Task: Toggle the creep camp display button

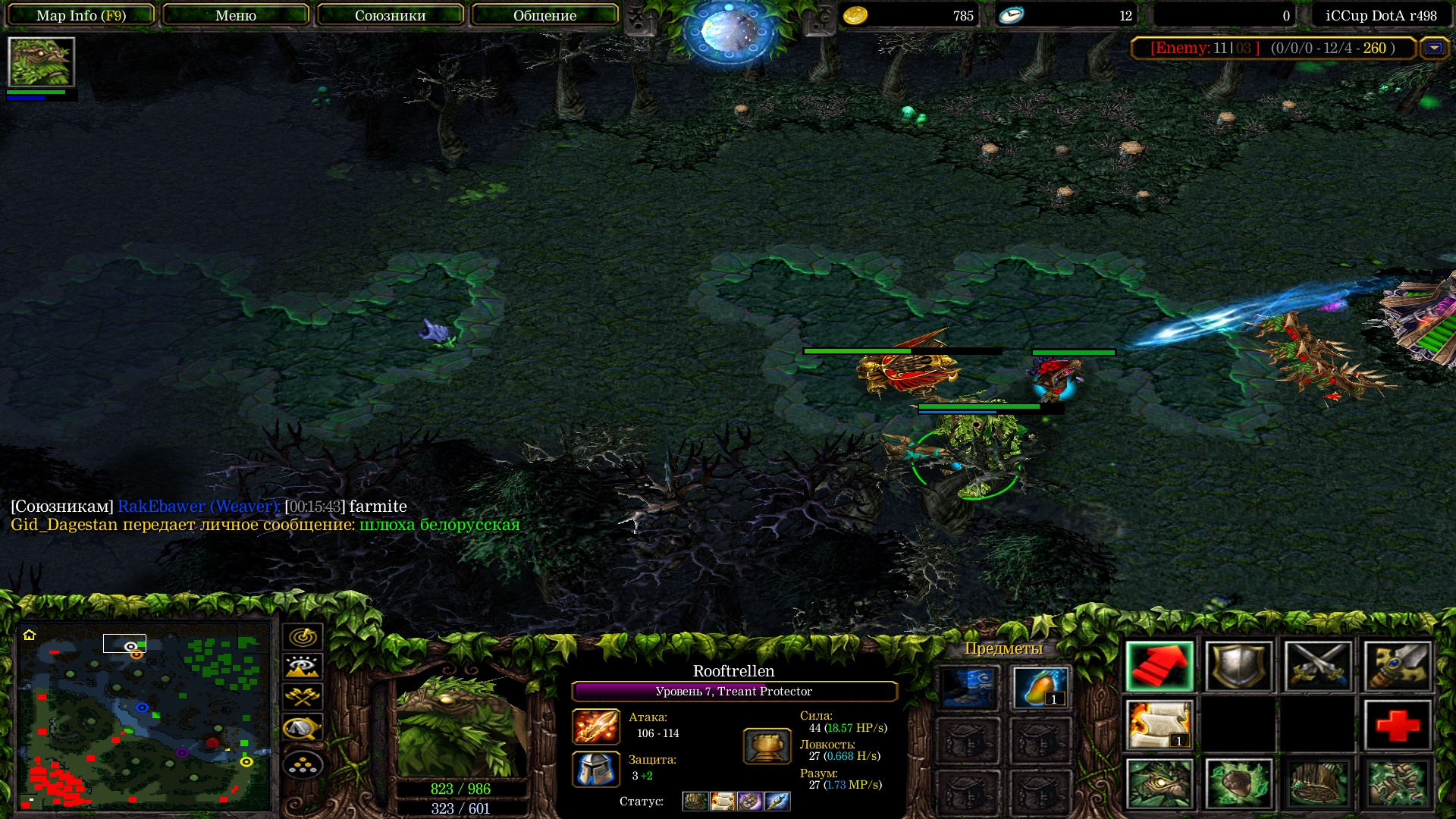Action: pyautogui.click(x=303, y=728)
